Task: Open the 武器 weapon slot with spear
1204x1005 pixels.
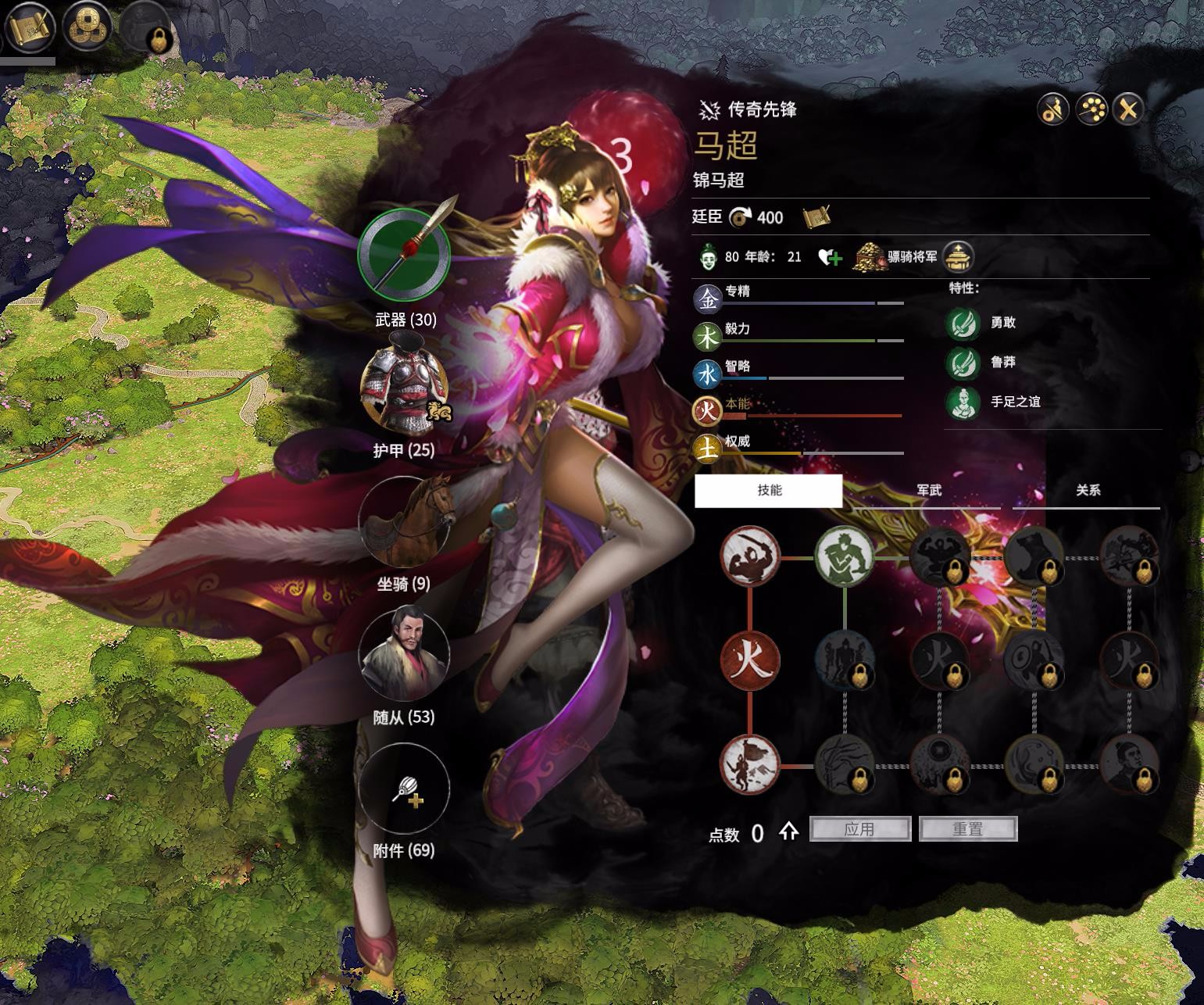Action: coord(404,254)
